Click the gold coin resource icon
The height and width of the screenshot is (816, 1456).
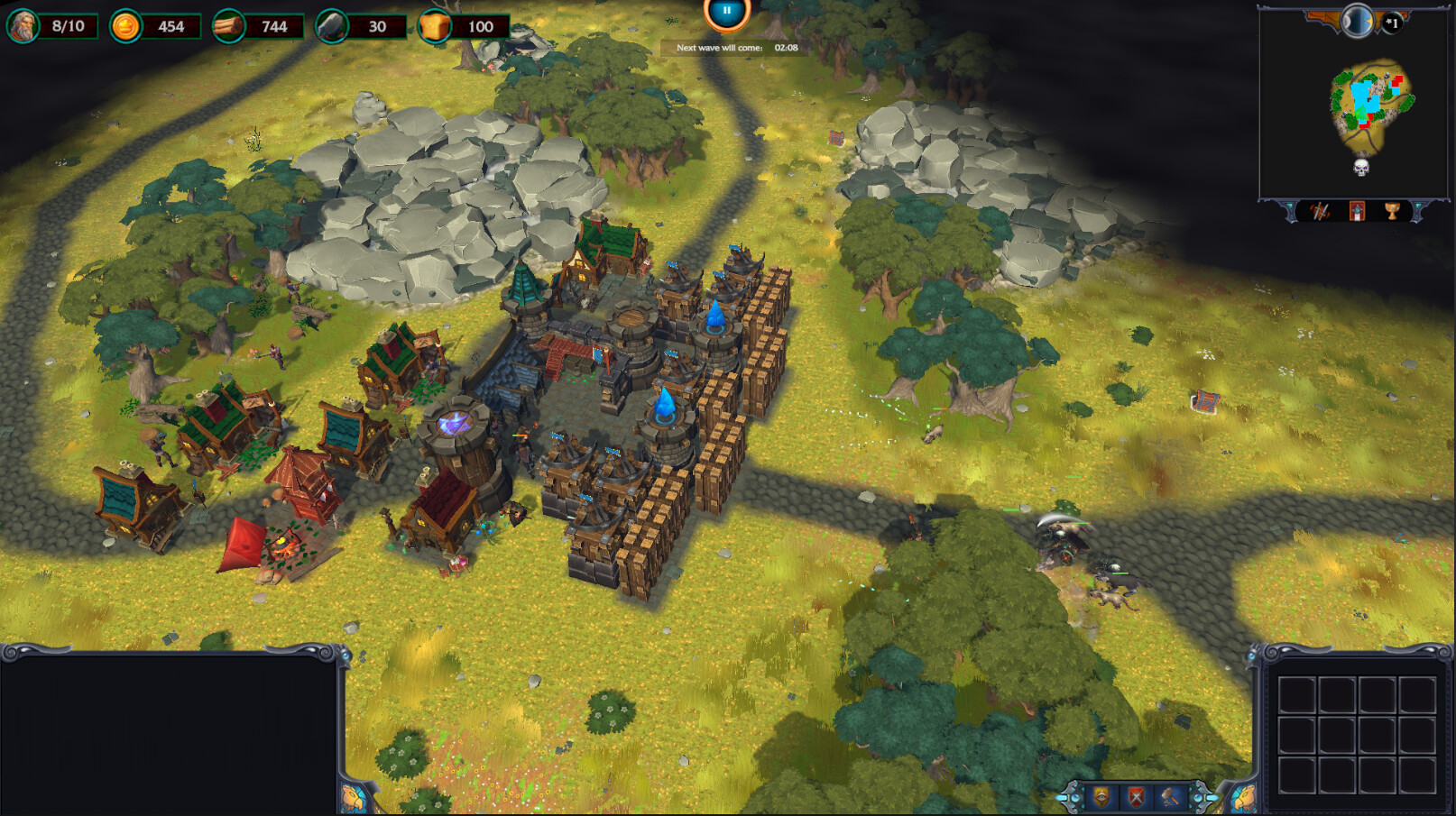pyautogui.click(x=124, y=26)
